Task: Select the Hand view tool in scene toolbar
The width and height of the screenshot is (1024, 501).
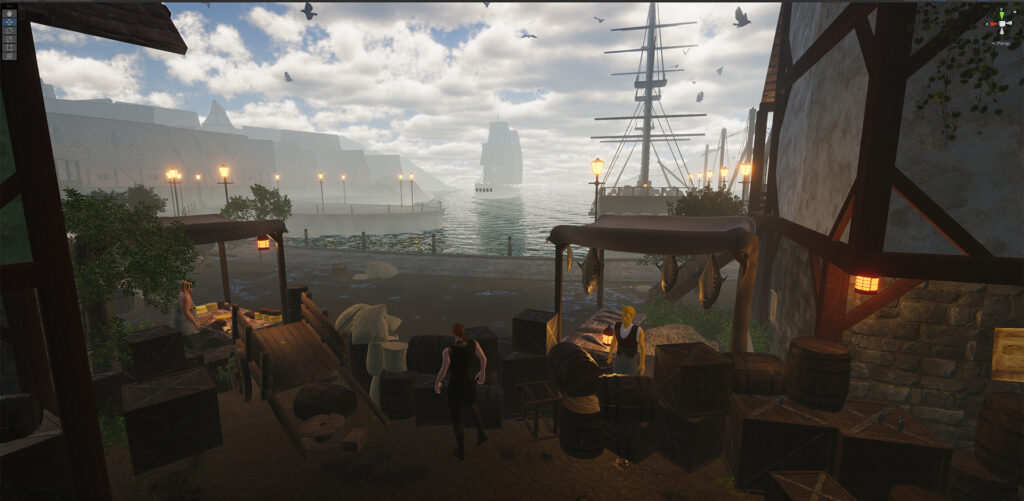Action: (x=9, y=14)
